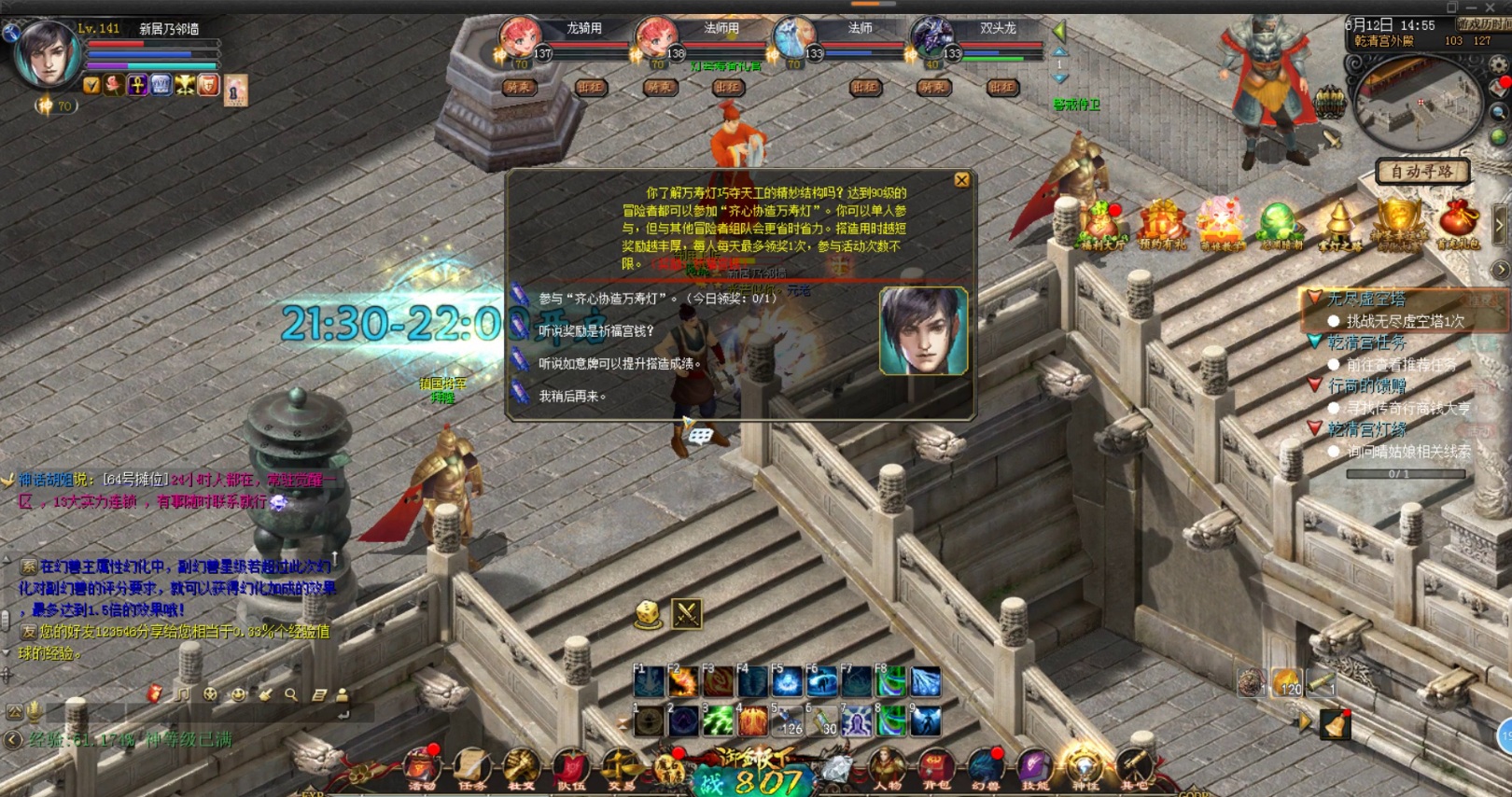This screenshot has width=1512, height=797.
Task: Open the circular minimap
Action: [x=1418, y=102]
